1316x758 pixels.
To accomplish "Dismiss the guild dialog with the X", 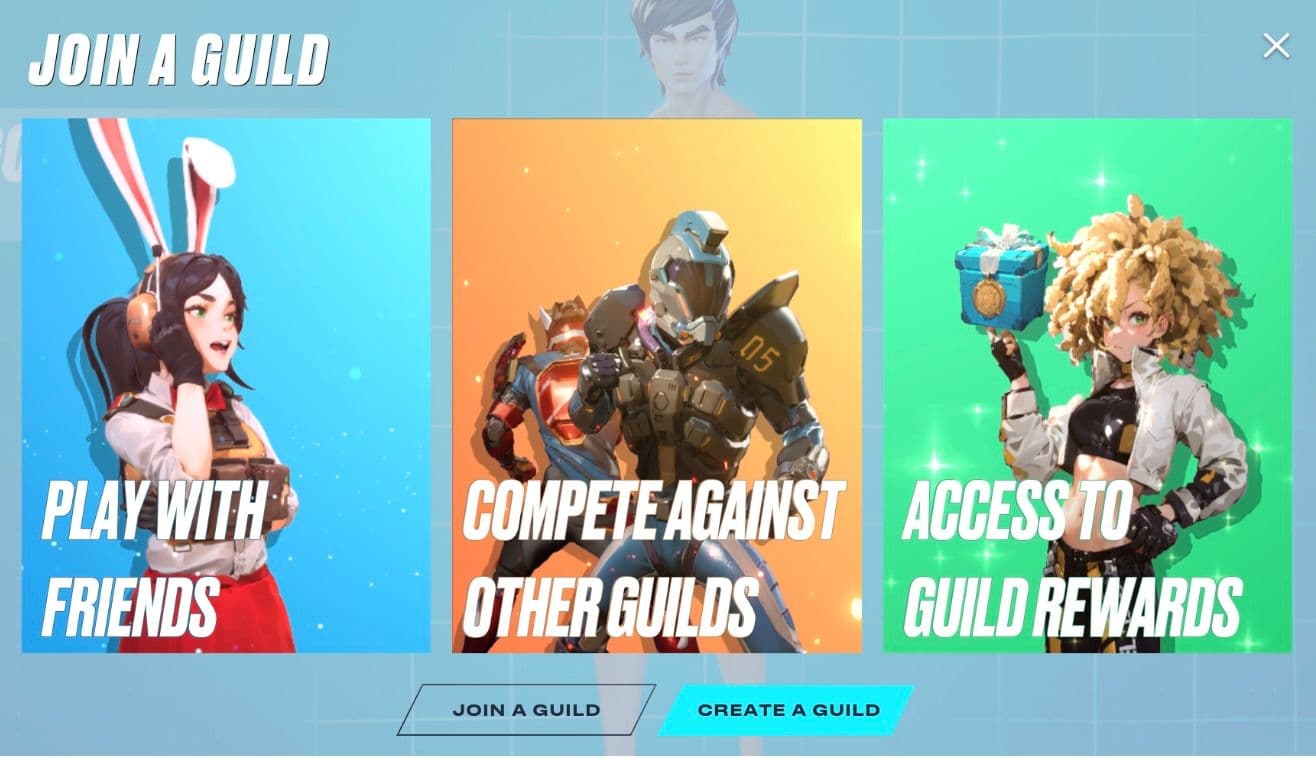I will click(x=1277, y=44).
